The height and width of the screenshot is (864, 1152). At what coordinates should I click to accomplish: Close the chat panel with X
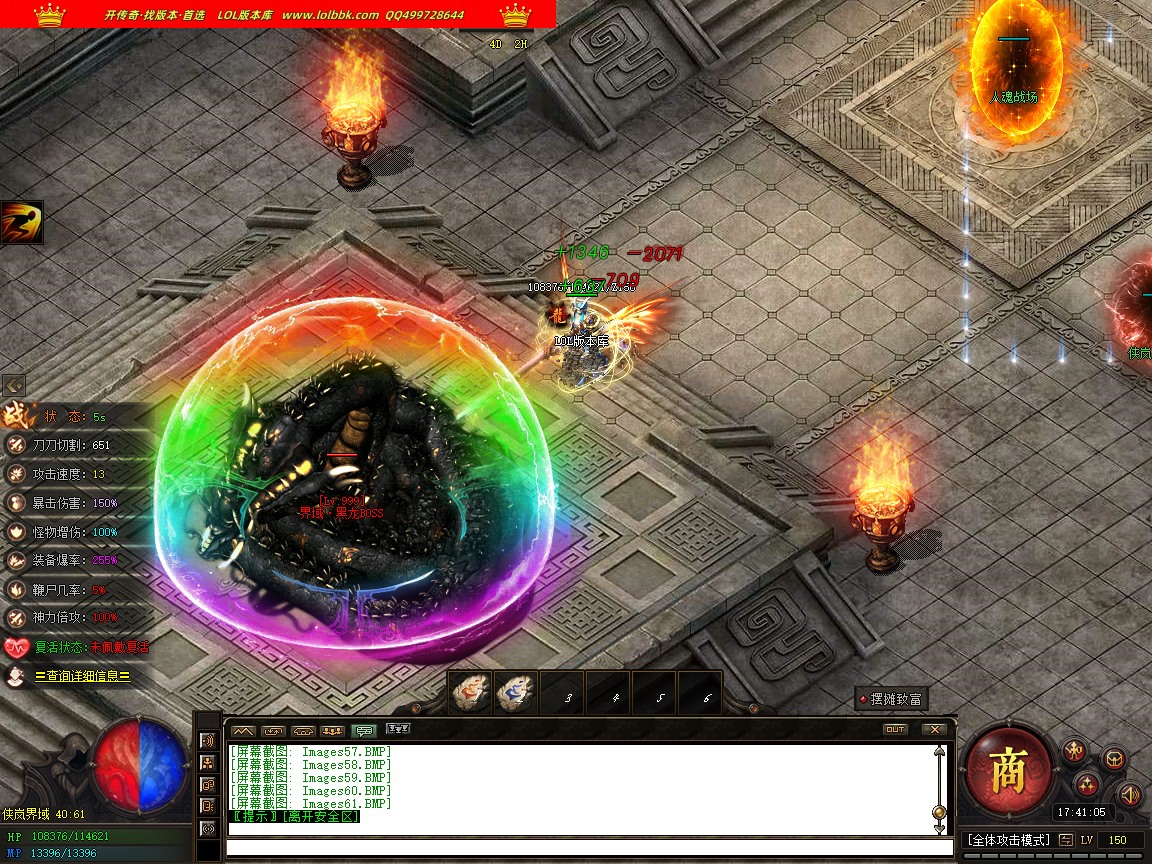[x=933, y=729]
